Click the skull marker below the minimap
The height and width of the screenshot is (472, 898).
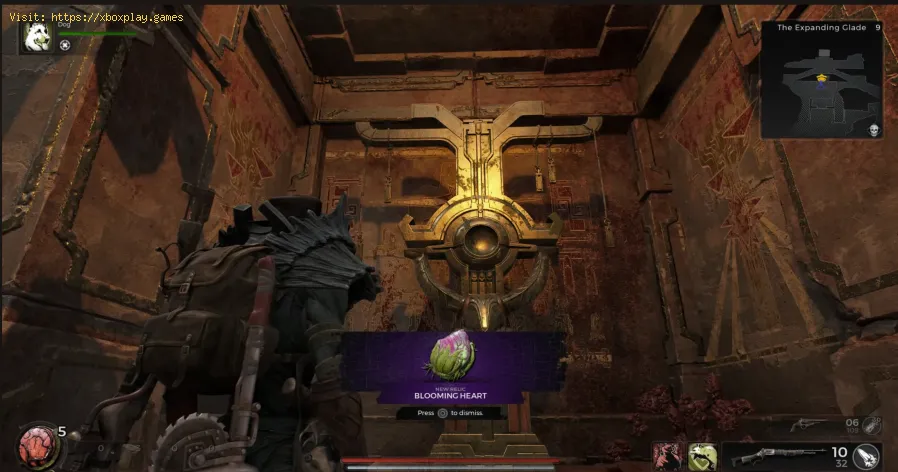click(872, 130)
